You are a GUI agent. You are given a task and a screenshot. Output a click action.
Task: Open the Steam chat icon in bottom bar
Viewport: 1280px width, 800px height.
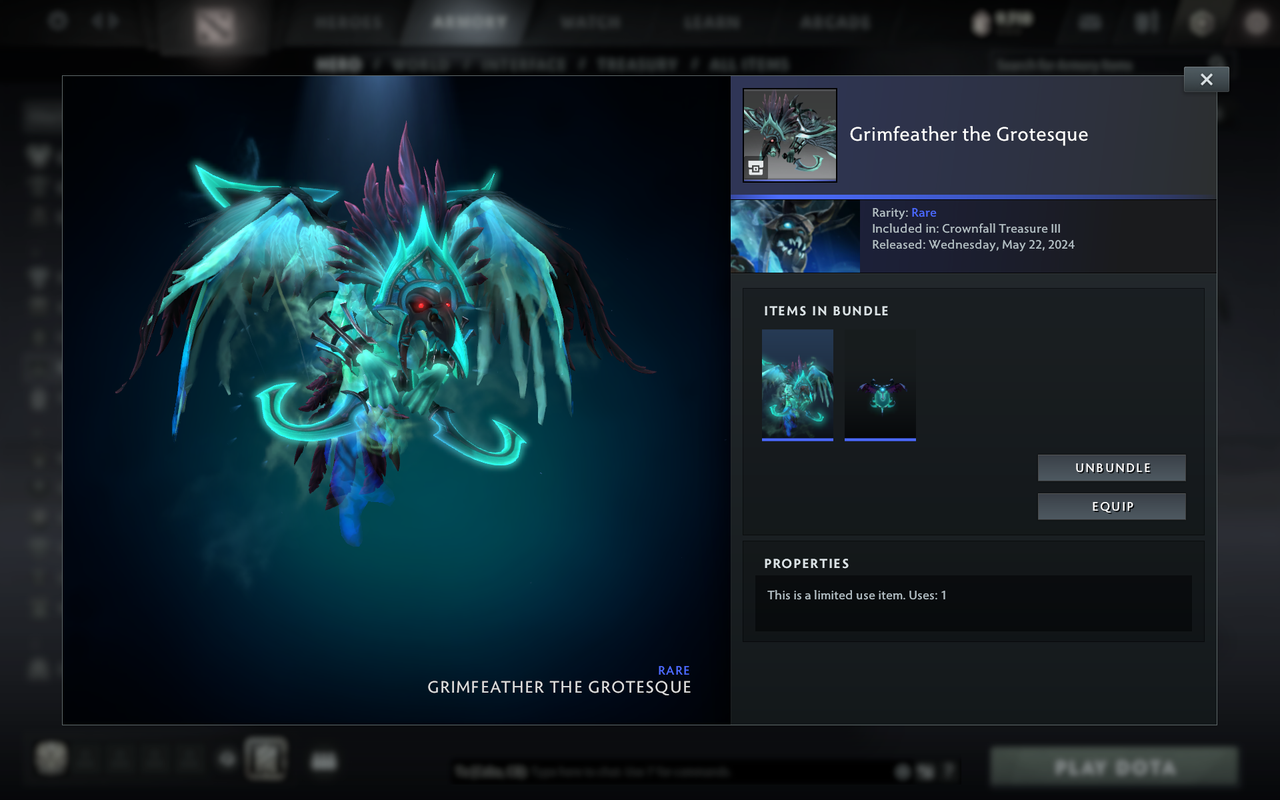(323, 760)
